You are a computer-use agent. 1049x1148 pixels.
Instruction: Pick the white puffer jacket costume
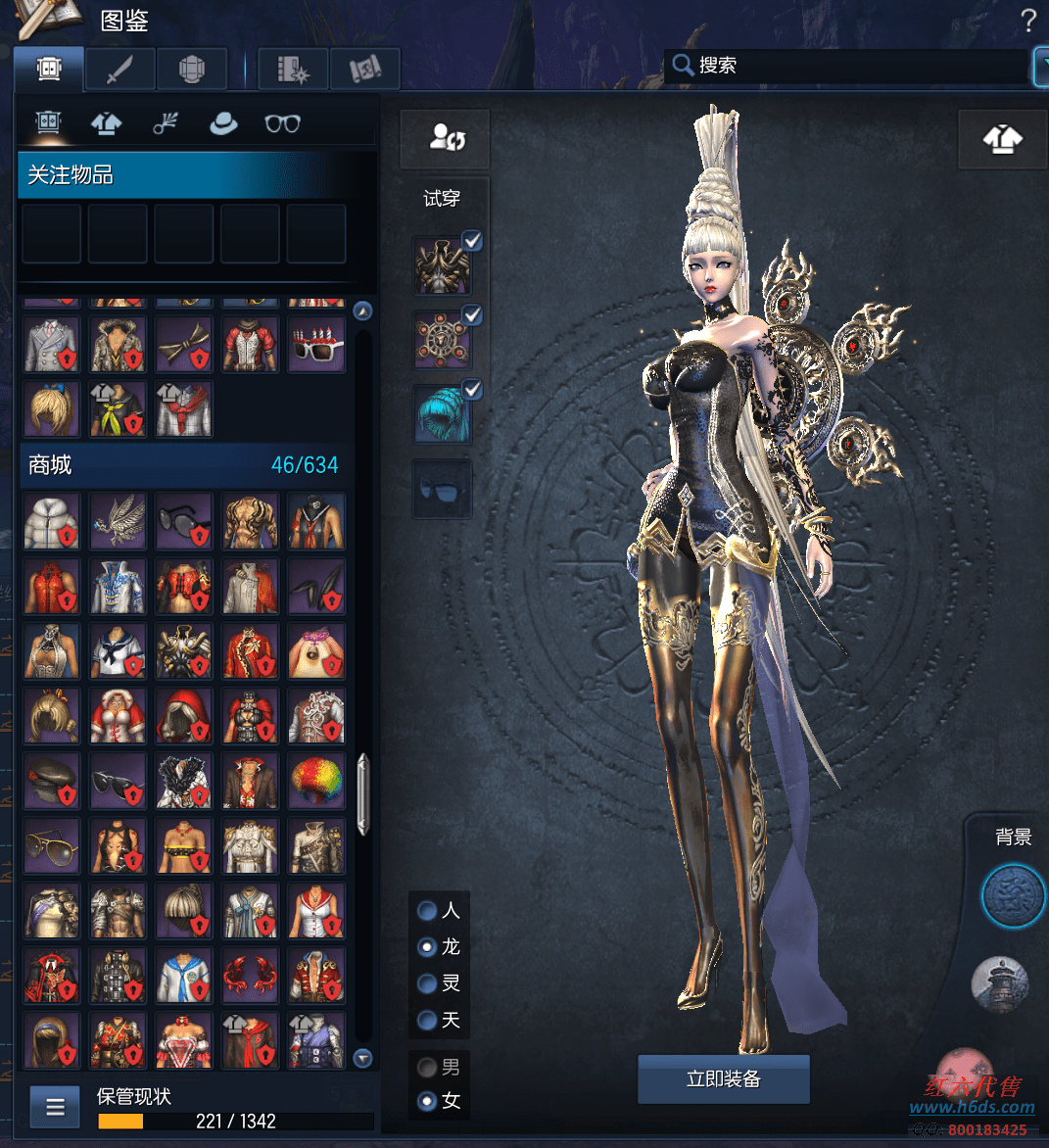[51, 521]
